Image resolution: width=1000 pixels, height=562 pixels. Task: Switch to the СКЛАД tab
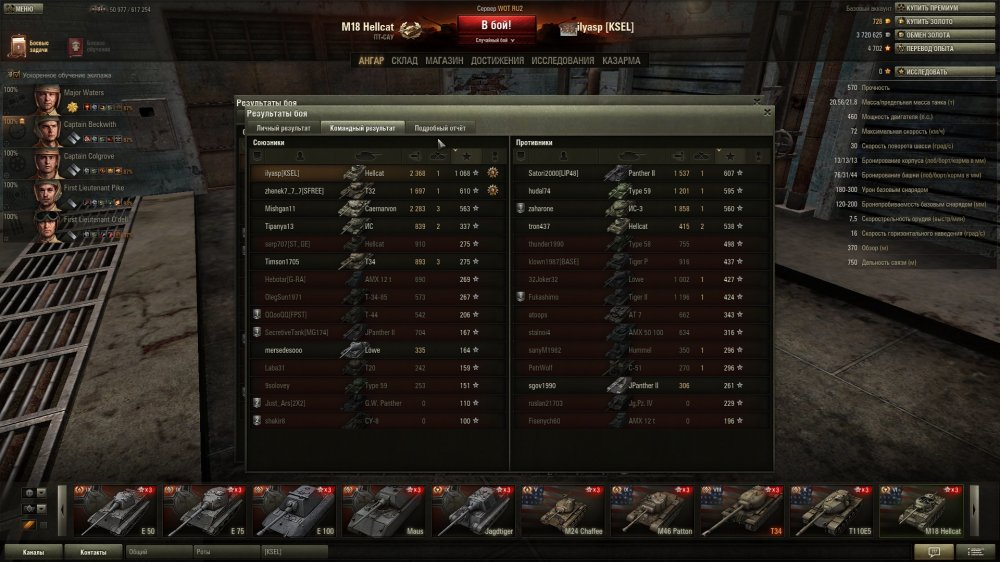404,61
